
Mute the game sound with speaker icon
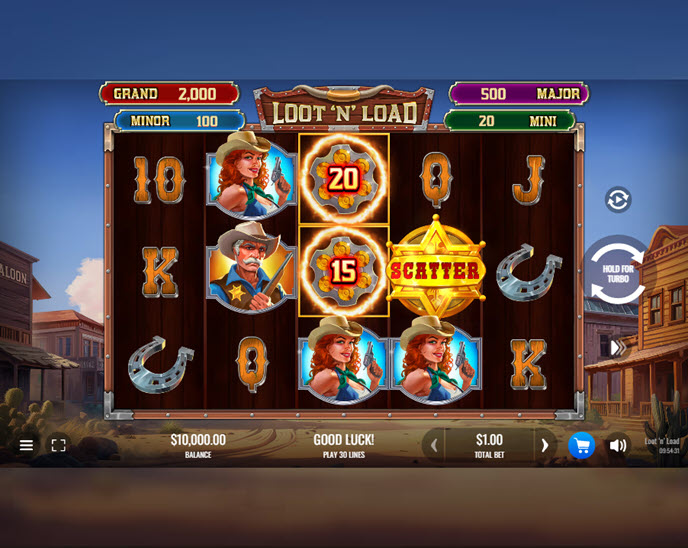[618, 445]
